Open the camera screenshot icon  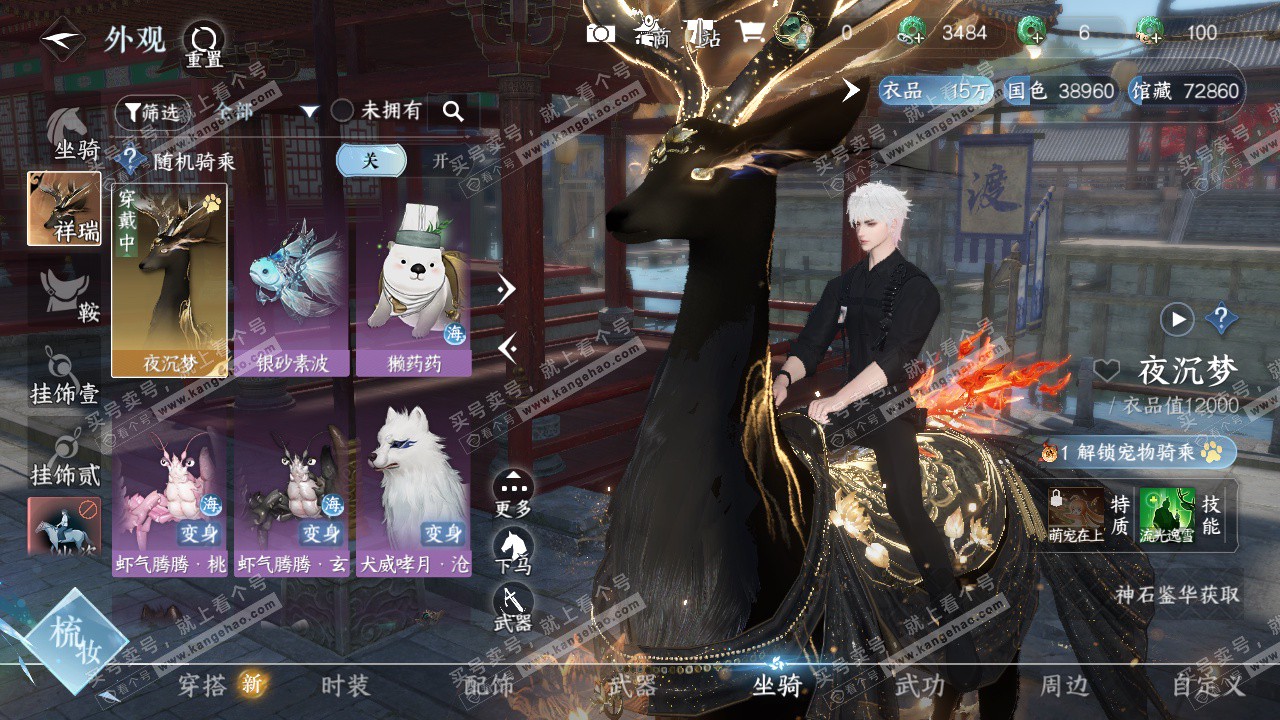tap(600, 33)
